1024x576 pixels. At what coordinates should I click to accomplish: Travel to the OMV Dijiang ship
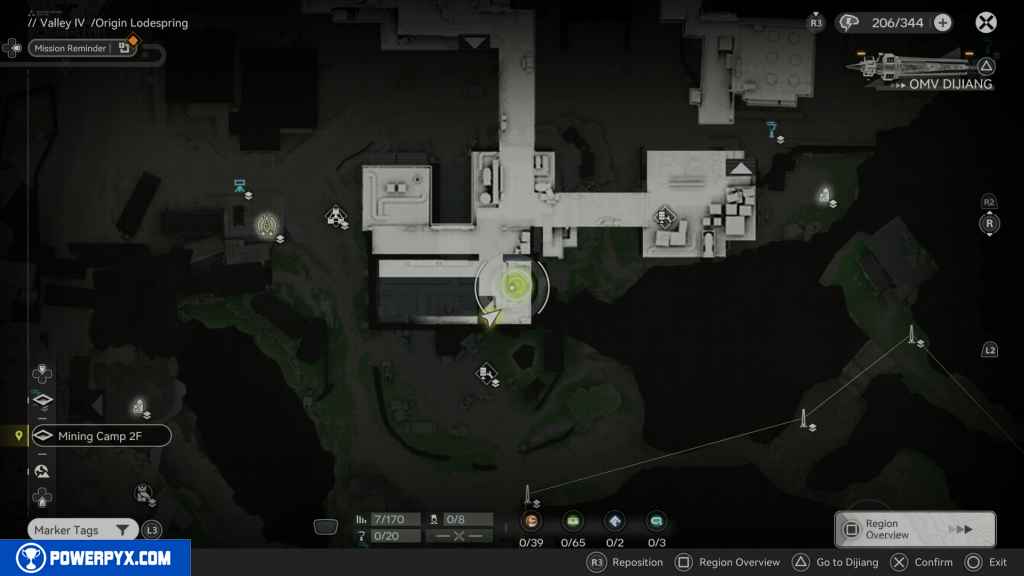coord(922,70)
